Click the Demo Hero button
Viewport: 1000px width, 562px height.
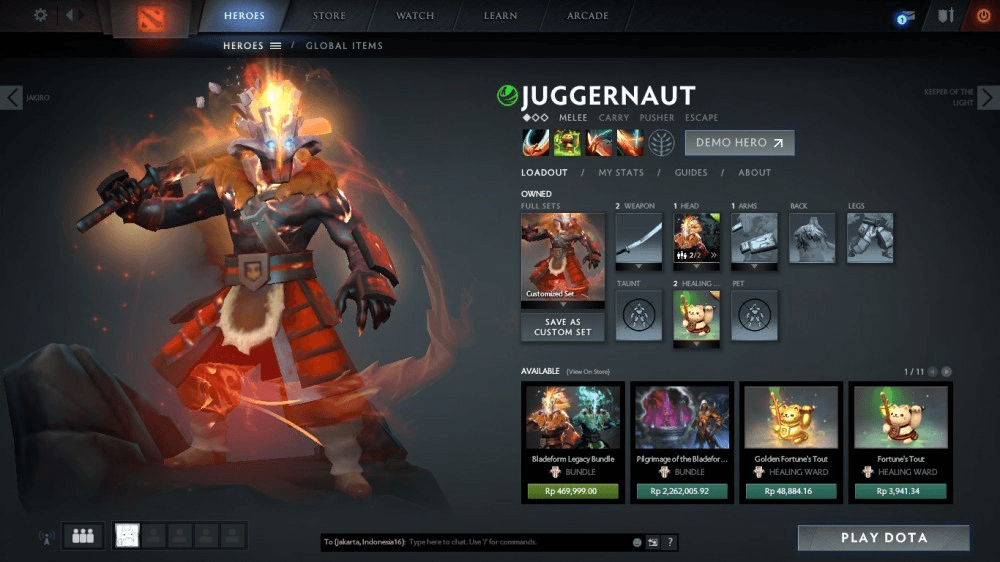tap(739, 143)
